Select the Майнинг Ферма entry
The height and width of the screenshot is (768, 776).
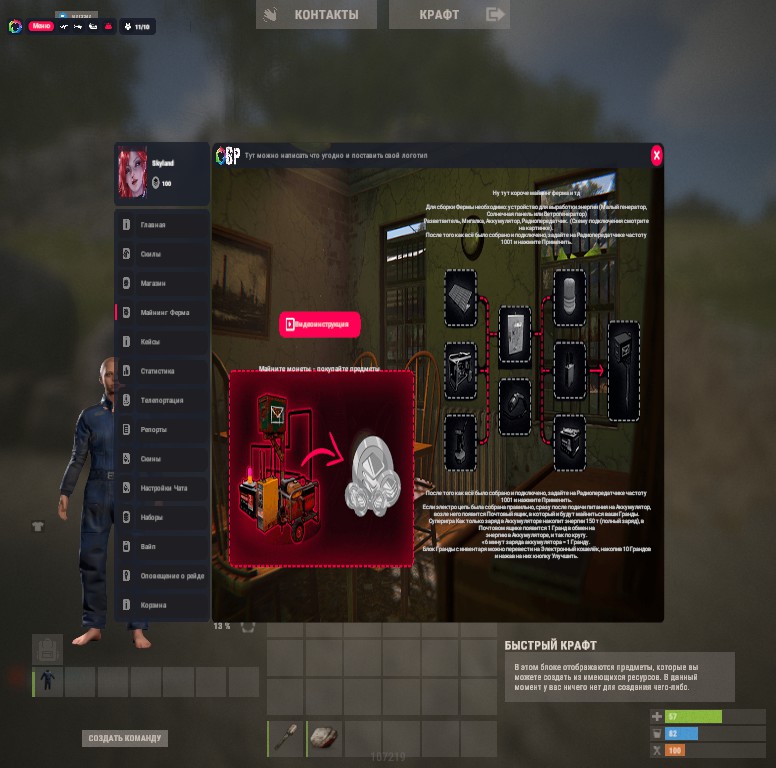click(162, 312)
